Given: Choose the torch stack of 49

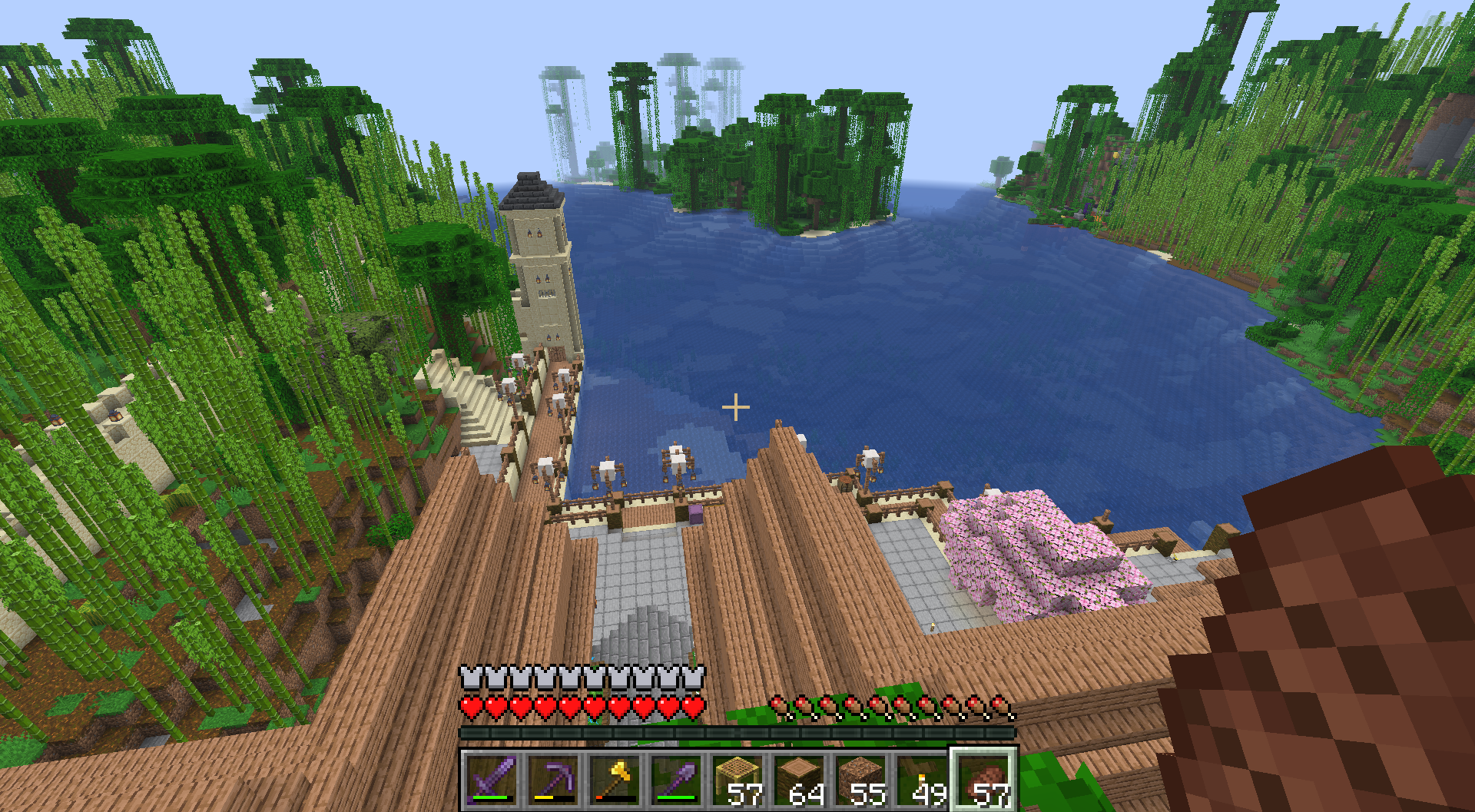Looking at the screenshot, I should [923, 780].
